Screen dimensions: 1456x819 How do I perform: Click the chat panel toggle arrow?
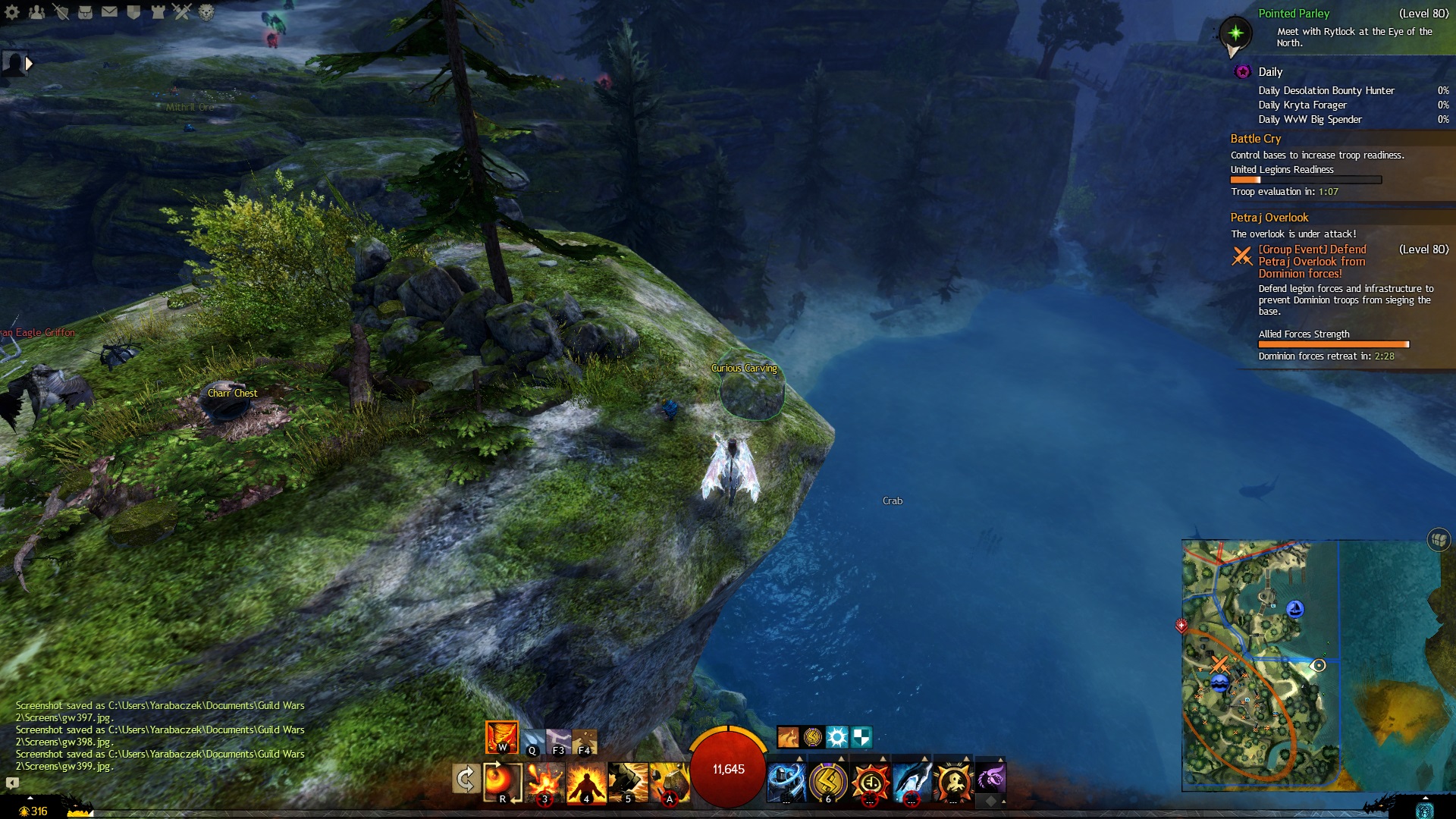(12, 783)
